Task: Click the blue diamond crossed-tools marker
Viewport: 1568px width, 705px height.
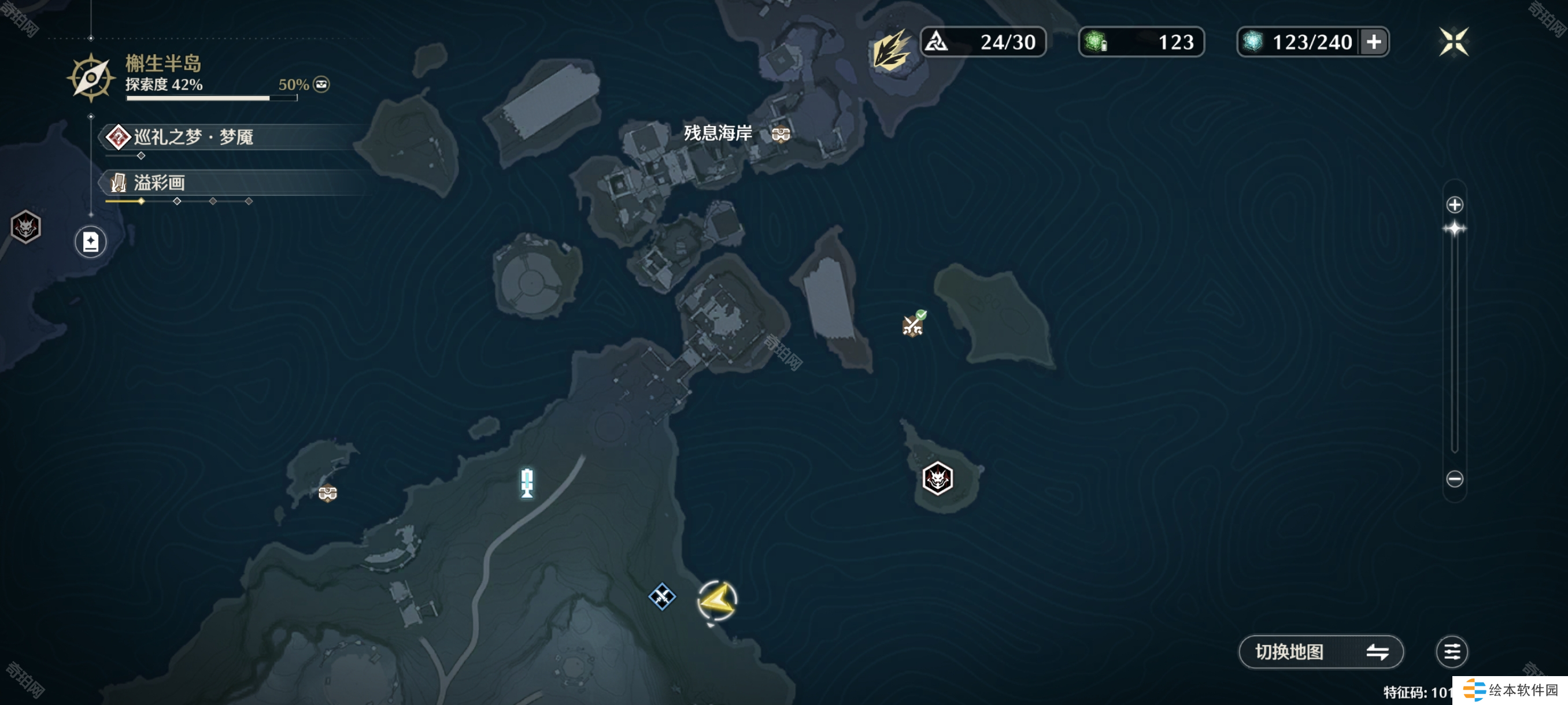Action: (661, 596)
